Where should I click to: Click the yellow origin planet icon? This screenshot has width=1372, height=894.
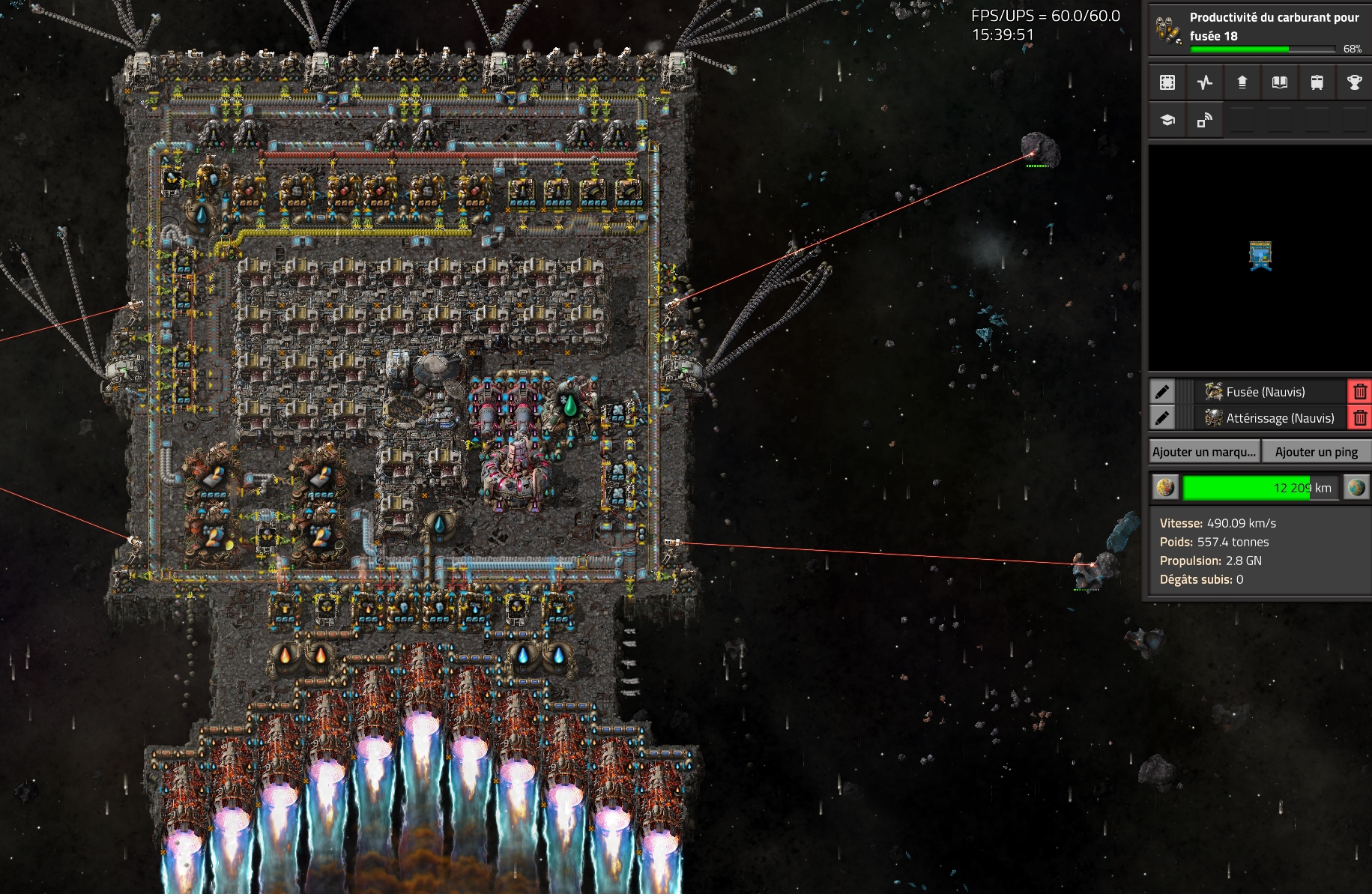pos(1165,488)
